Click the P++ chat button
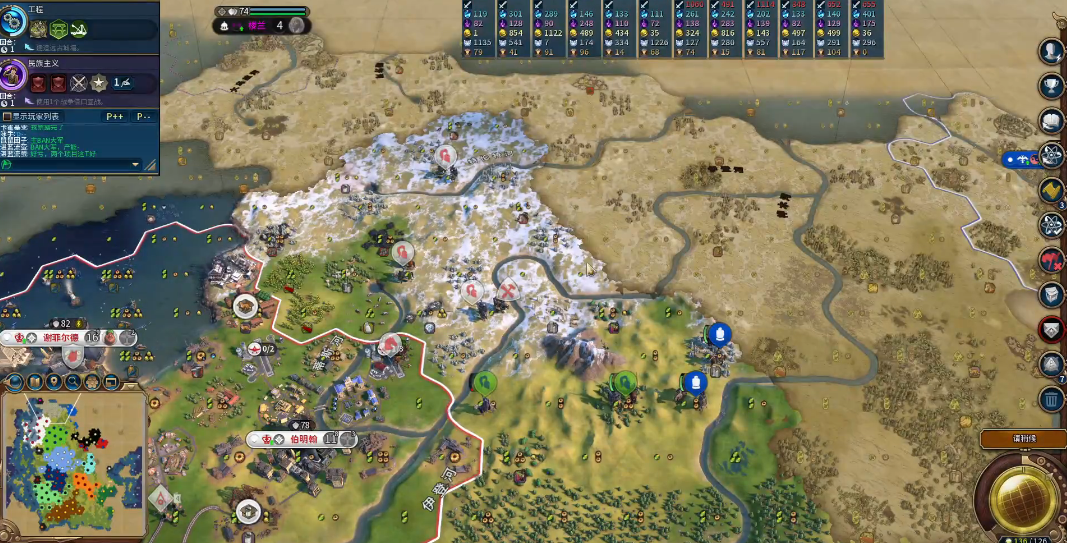This screenshot has width=1067, height=543. pos(115,116)
